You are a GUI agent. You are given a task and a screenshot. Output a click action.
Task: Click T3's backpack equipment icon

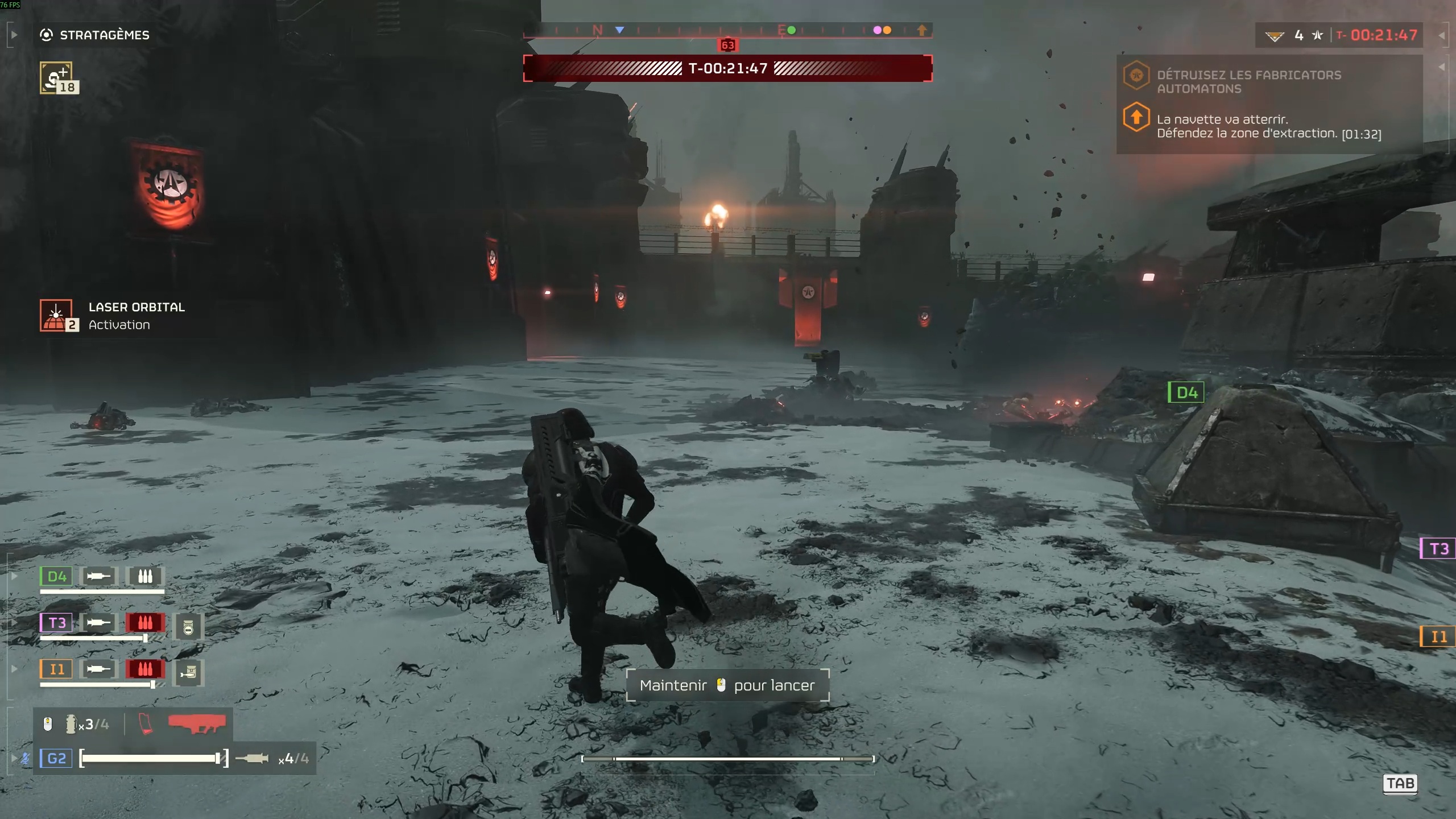click(x=188, y=627)
